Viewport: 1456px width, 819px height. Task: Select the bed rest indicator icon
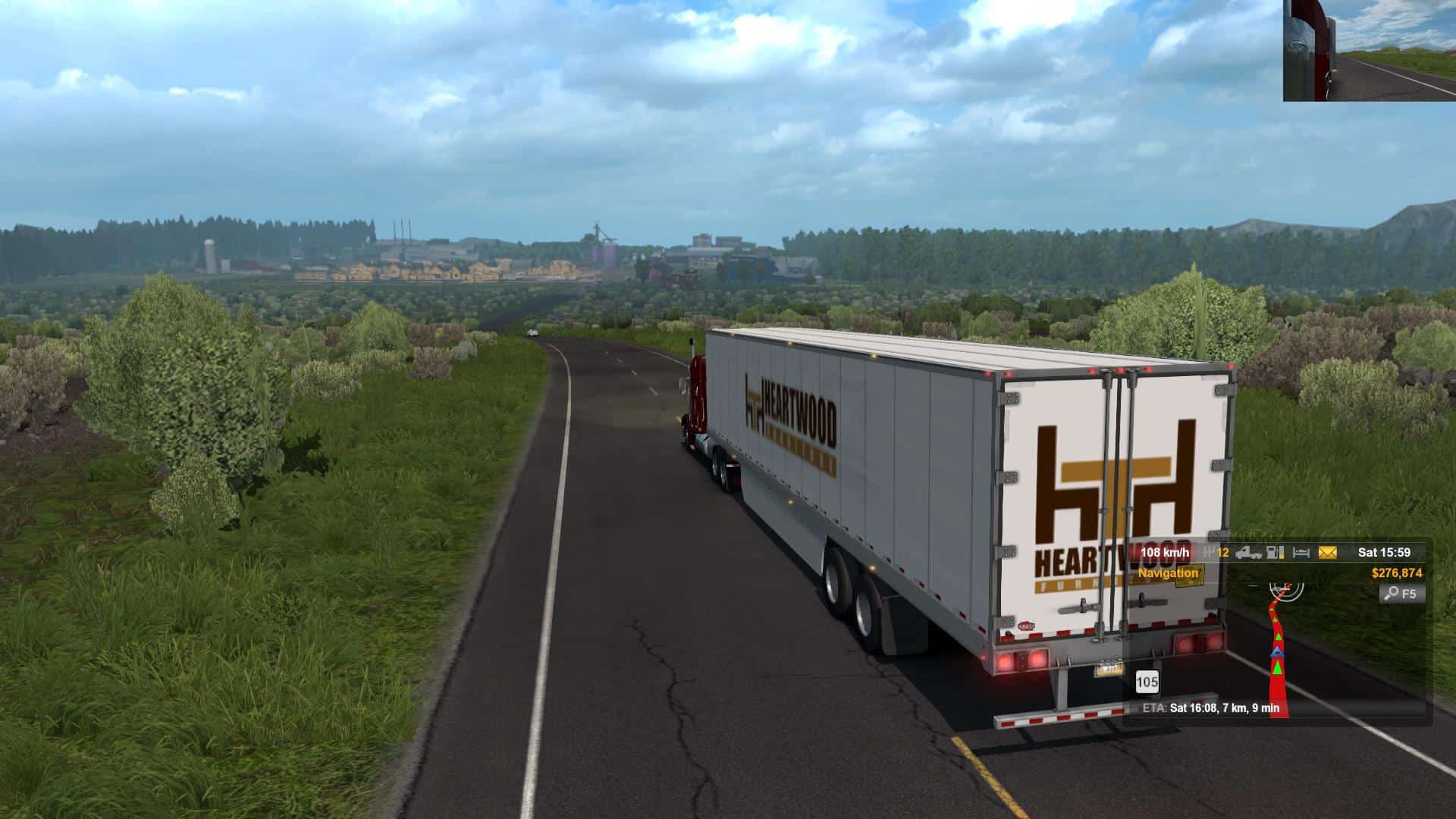[x=1301, y=553]
